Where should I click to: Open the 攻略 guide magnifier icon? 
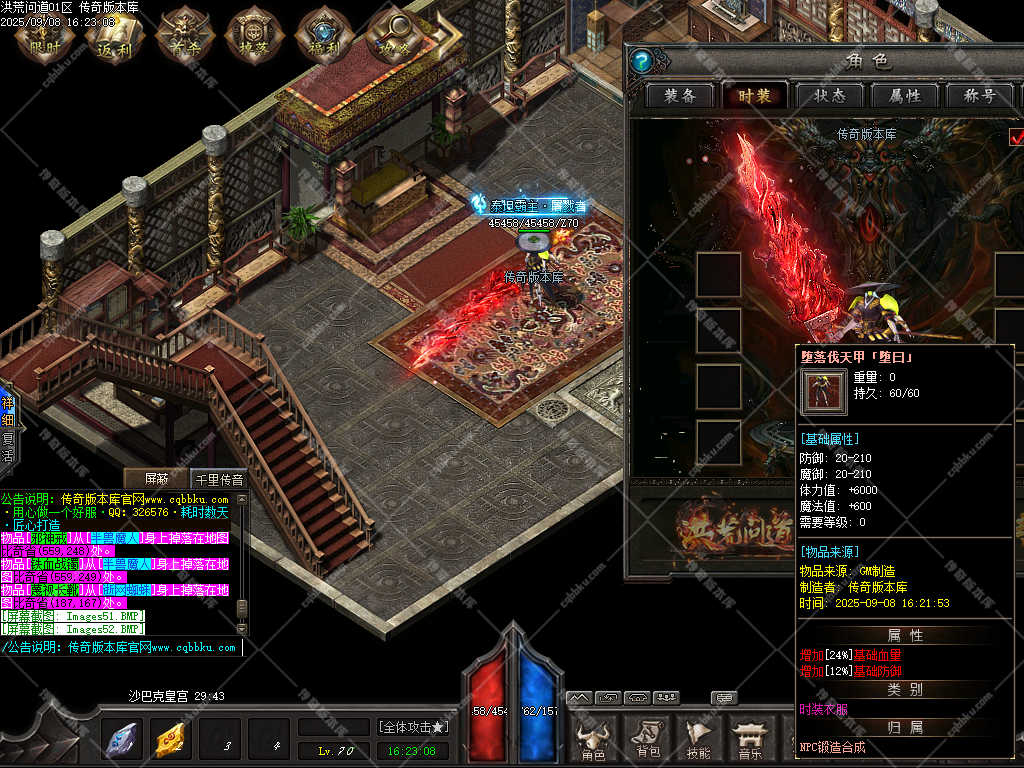(392, 36)
